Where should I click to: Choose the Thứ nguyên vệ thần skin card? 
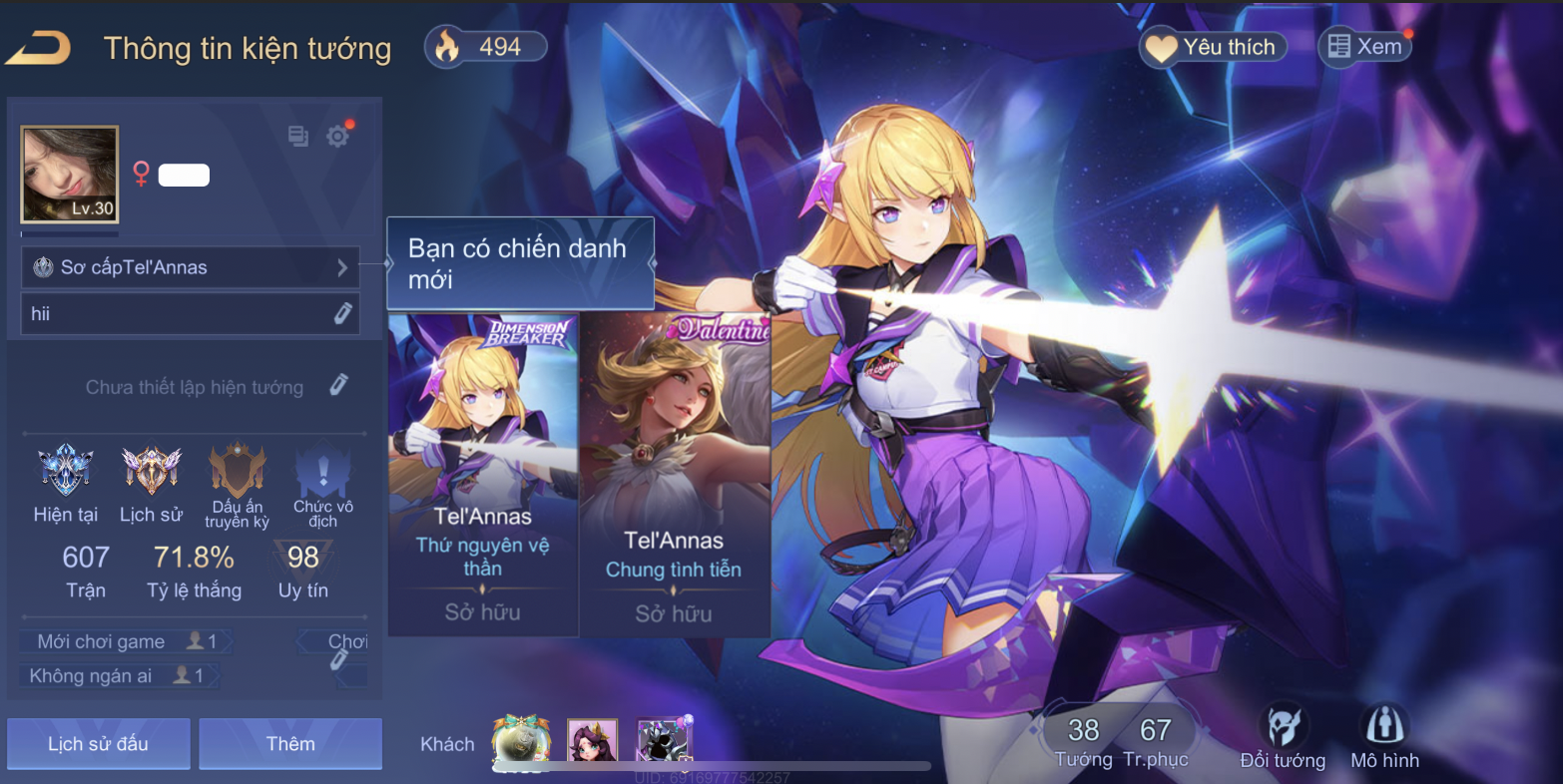[x=483, y=475]
